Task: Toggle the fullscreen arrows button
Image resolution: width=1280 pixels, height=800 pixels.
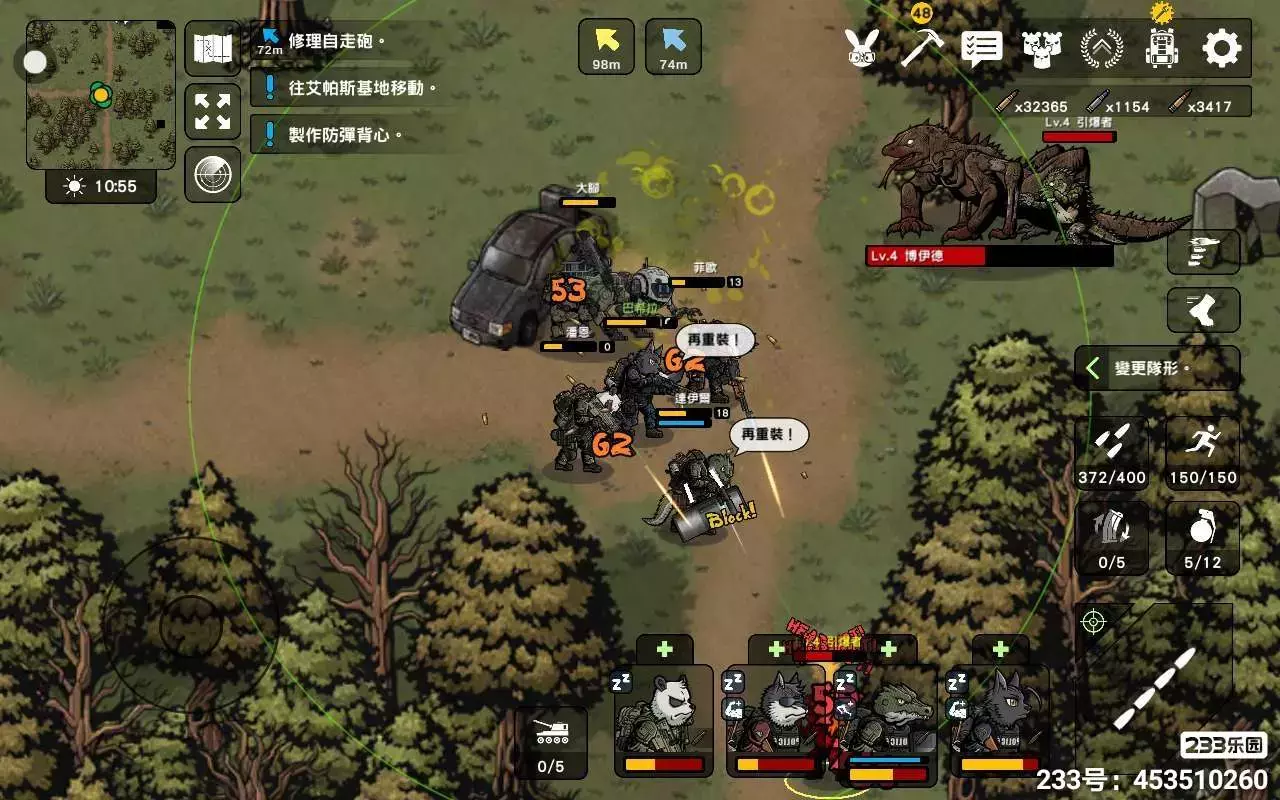Action: (212, 111)
